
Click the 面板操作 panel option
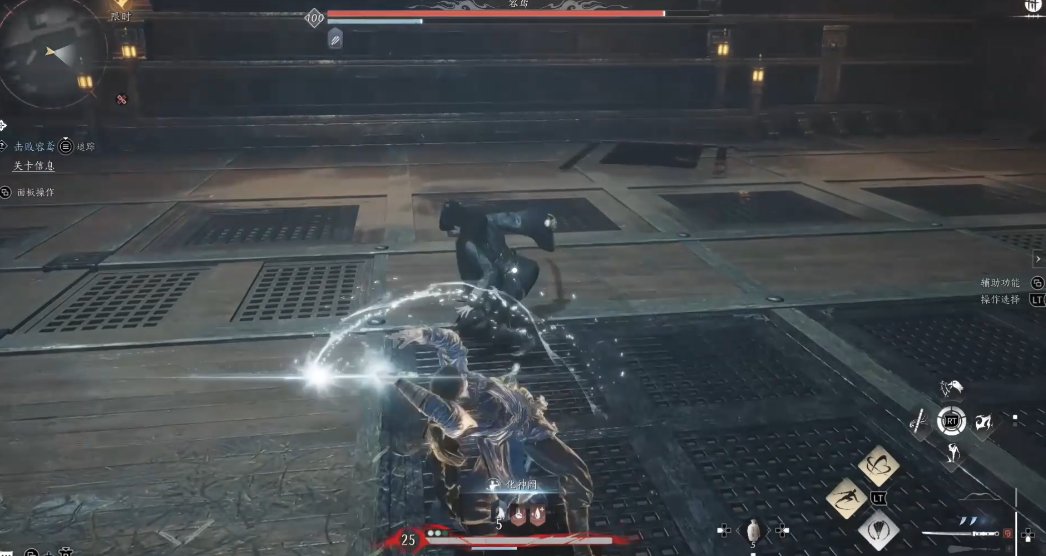click(33, 192)
